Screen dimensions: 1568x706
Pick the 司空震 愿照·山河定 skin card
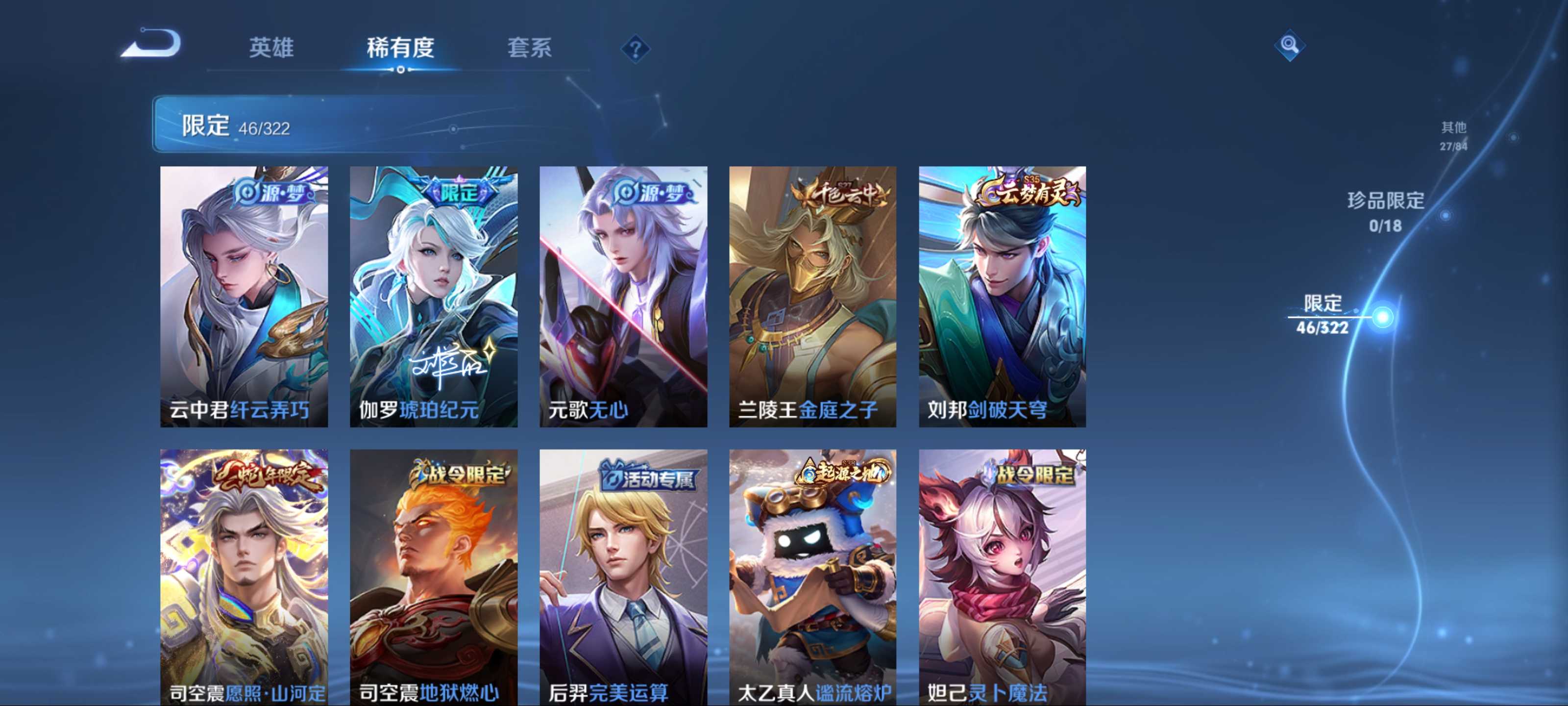pos(244,577)
